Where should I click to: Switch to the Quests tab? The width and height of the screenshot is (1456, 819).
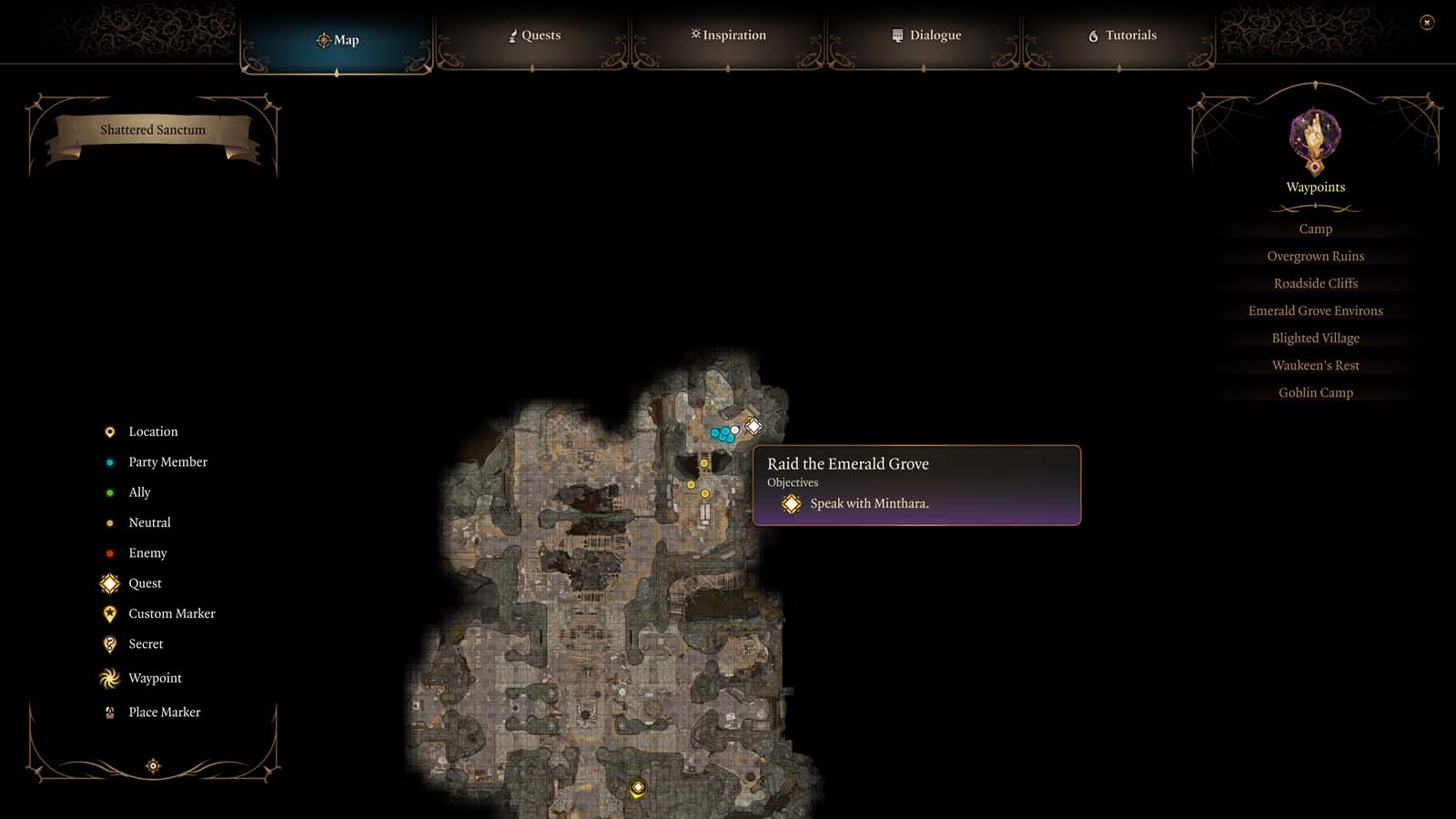pyautogui.click(x=535, y=35)
